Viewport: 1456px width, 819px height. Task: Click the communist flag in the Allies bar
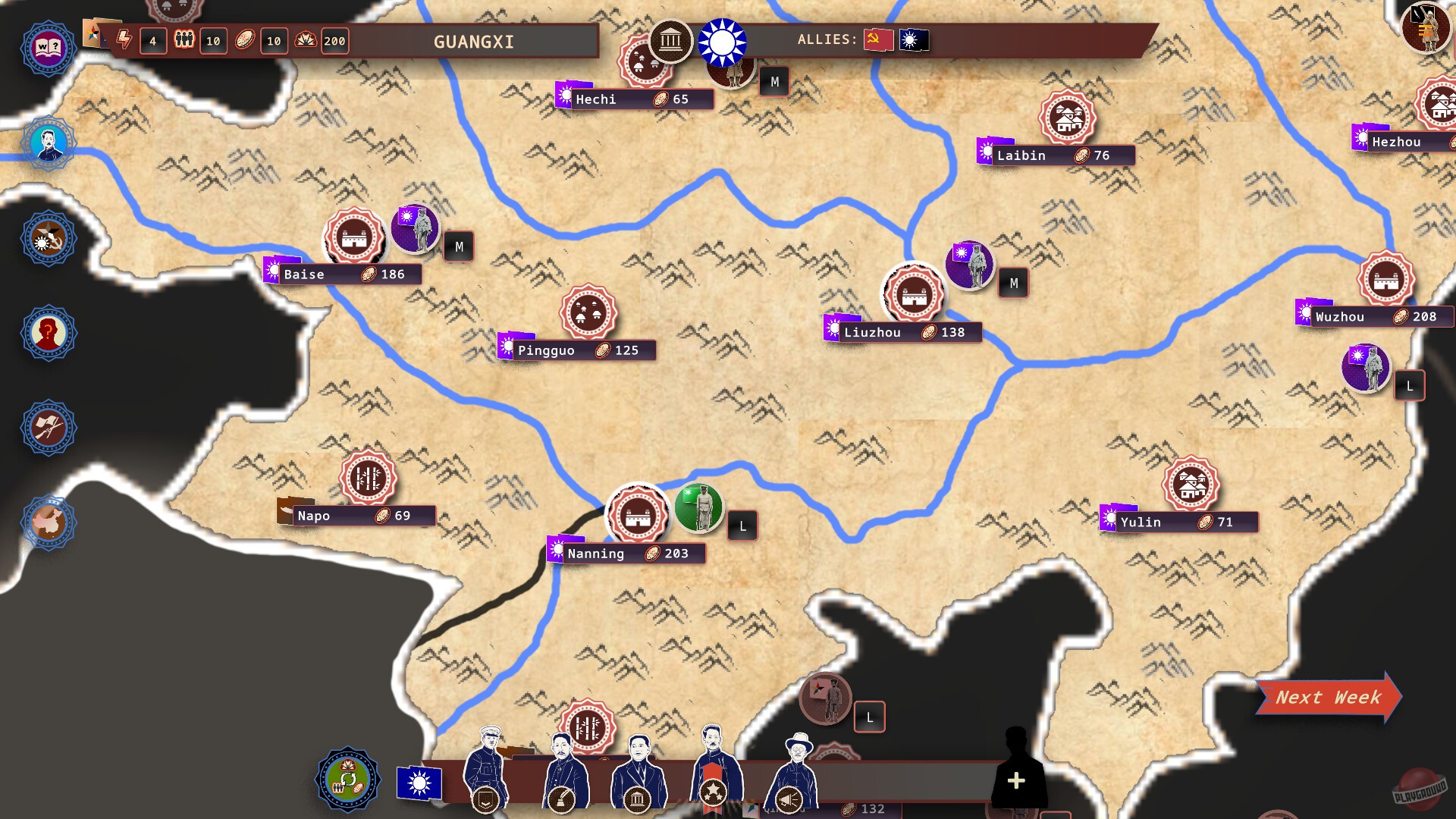pos(877,41)
